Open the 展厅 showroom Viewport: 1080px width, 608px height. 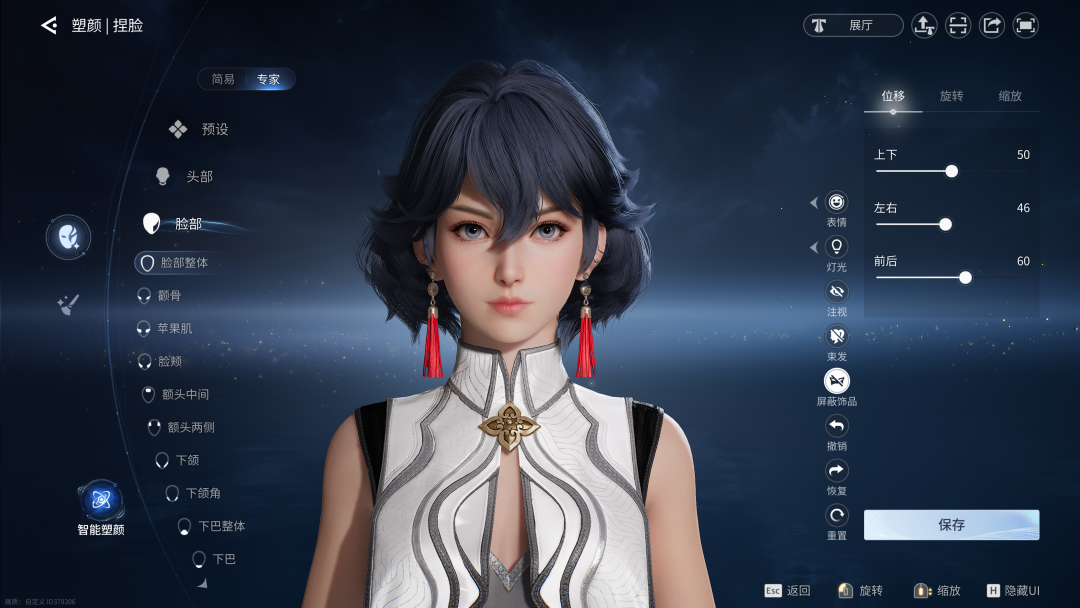tap(853, 25)
